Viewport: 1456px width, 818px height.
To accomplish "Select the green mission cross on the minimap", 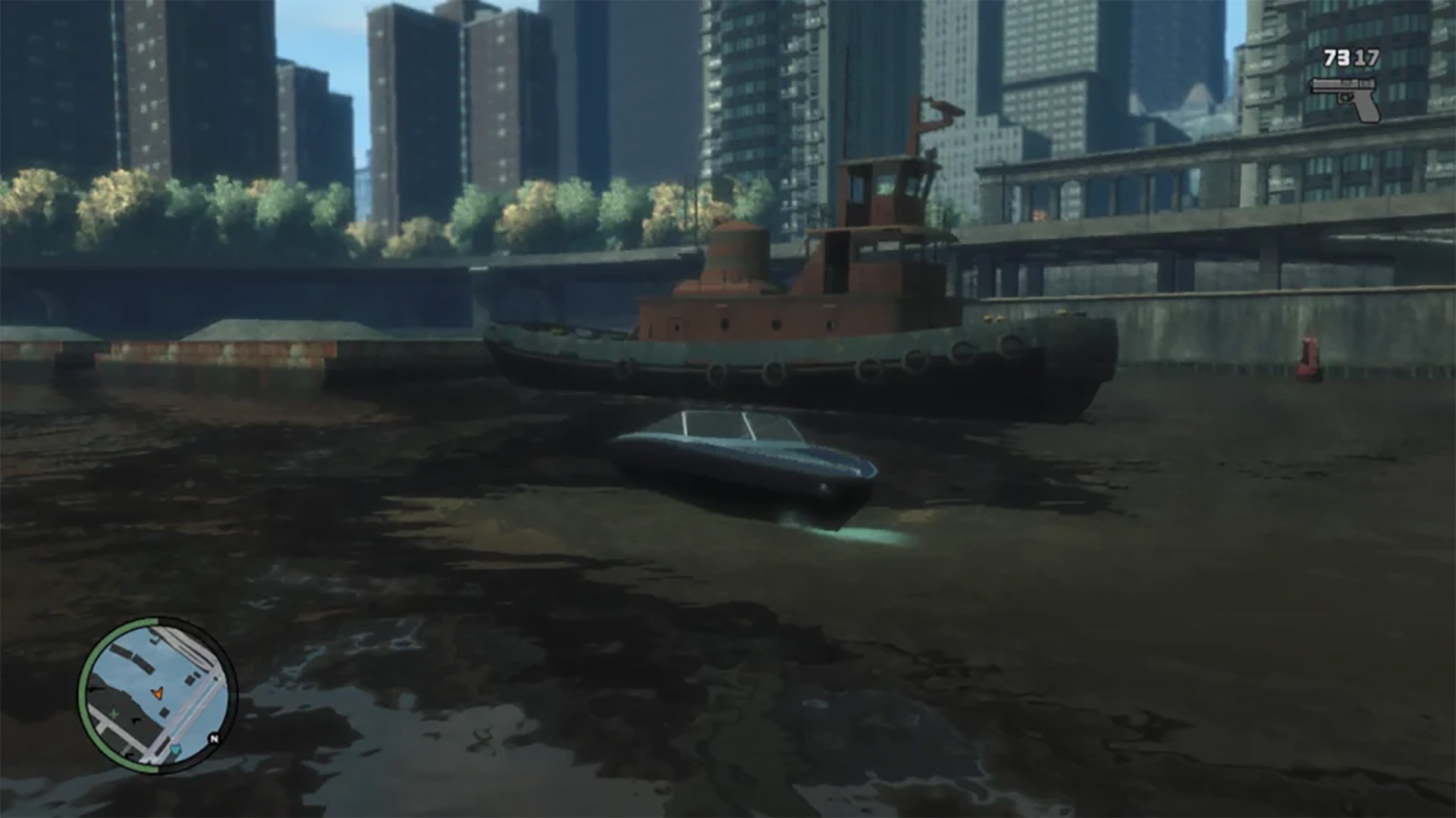I will (x=113, y=713).
